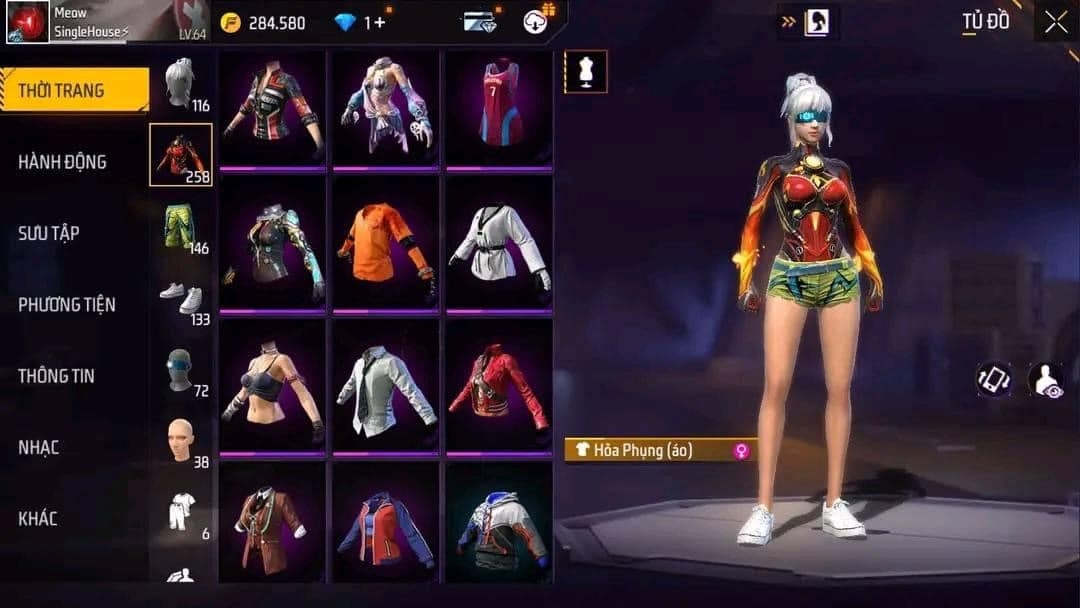Select the bald head face category

(x=181, y=441)
